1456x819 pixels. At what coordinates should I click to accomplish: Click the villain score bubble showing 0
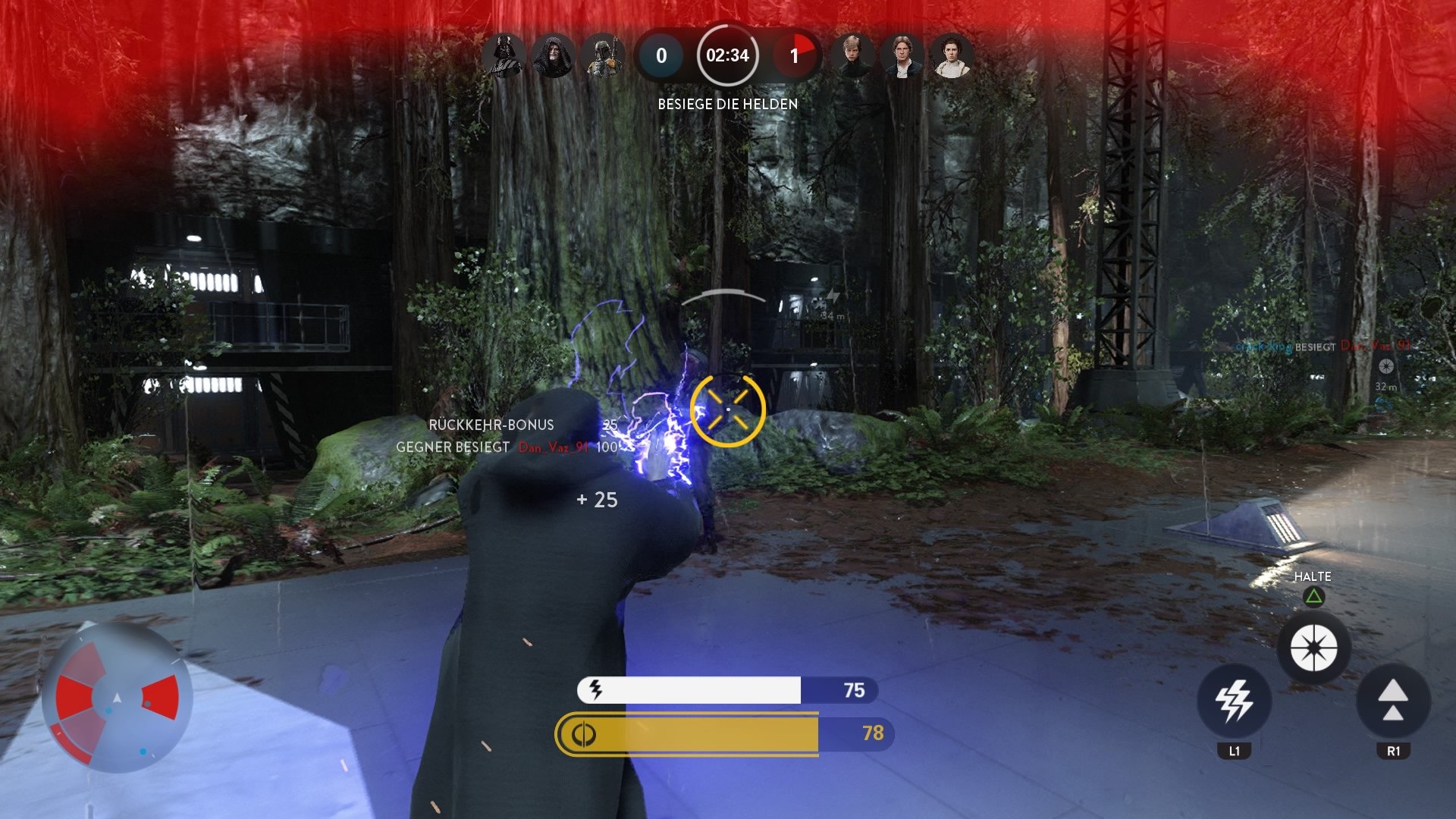tap(662, 55)
